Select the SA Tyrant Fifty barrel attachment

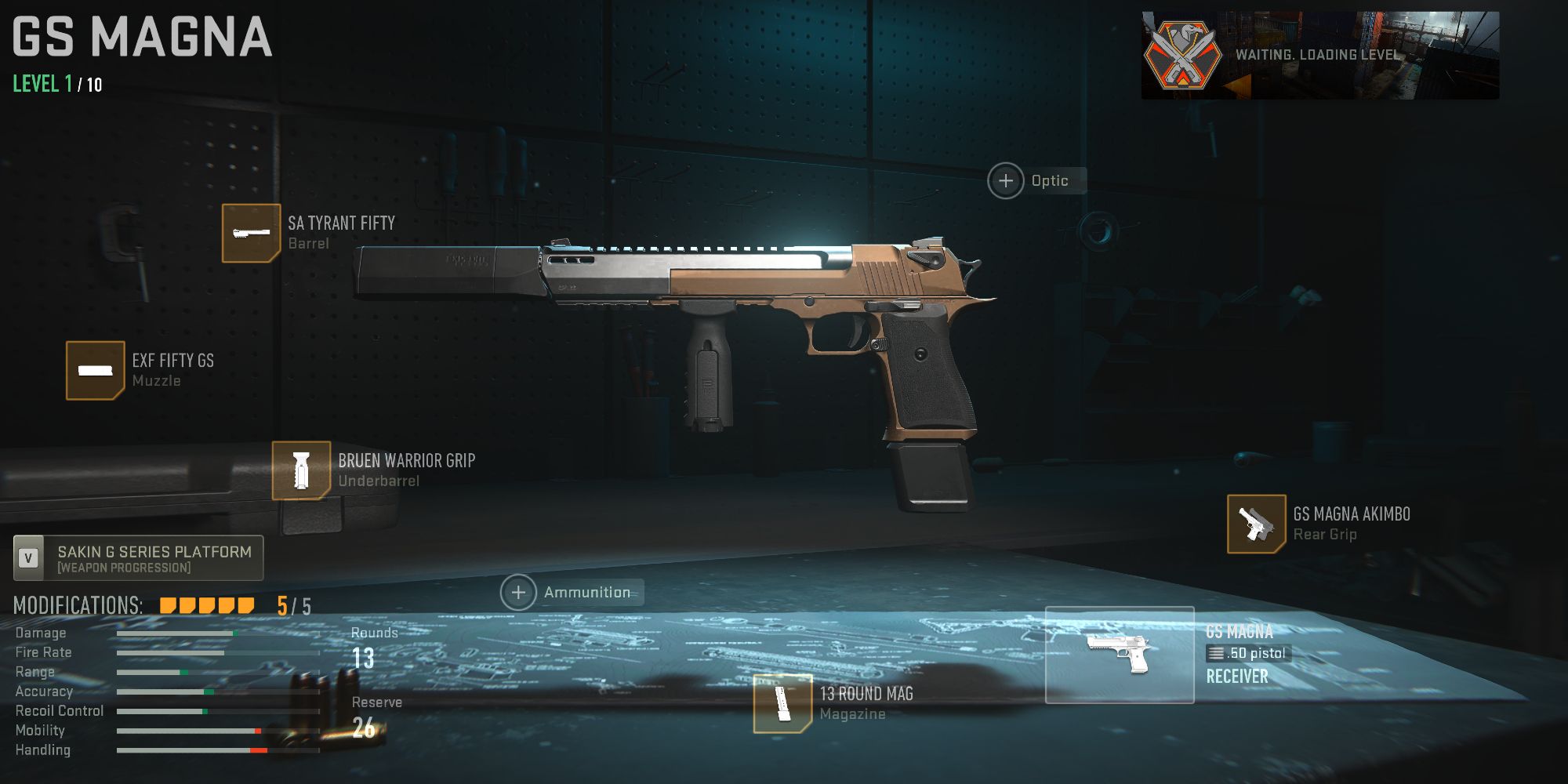tap(252, 233)
